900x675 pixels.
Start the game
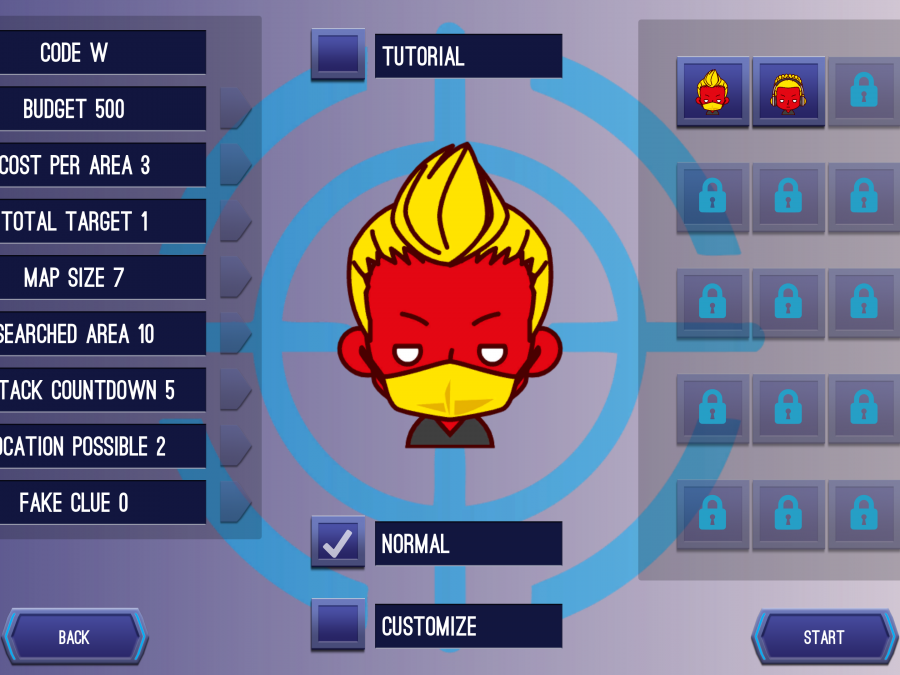[x=824, y=637]
